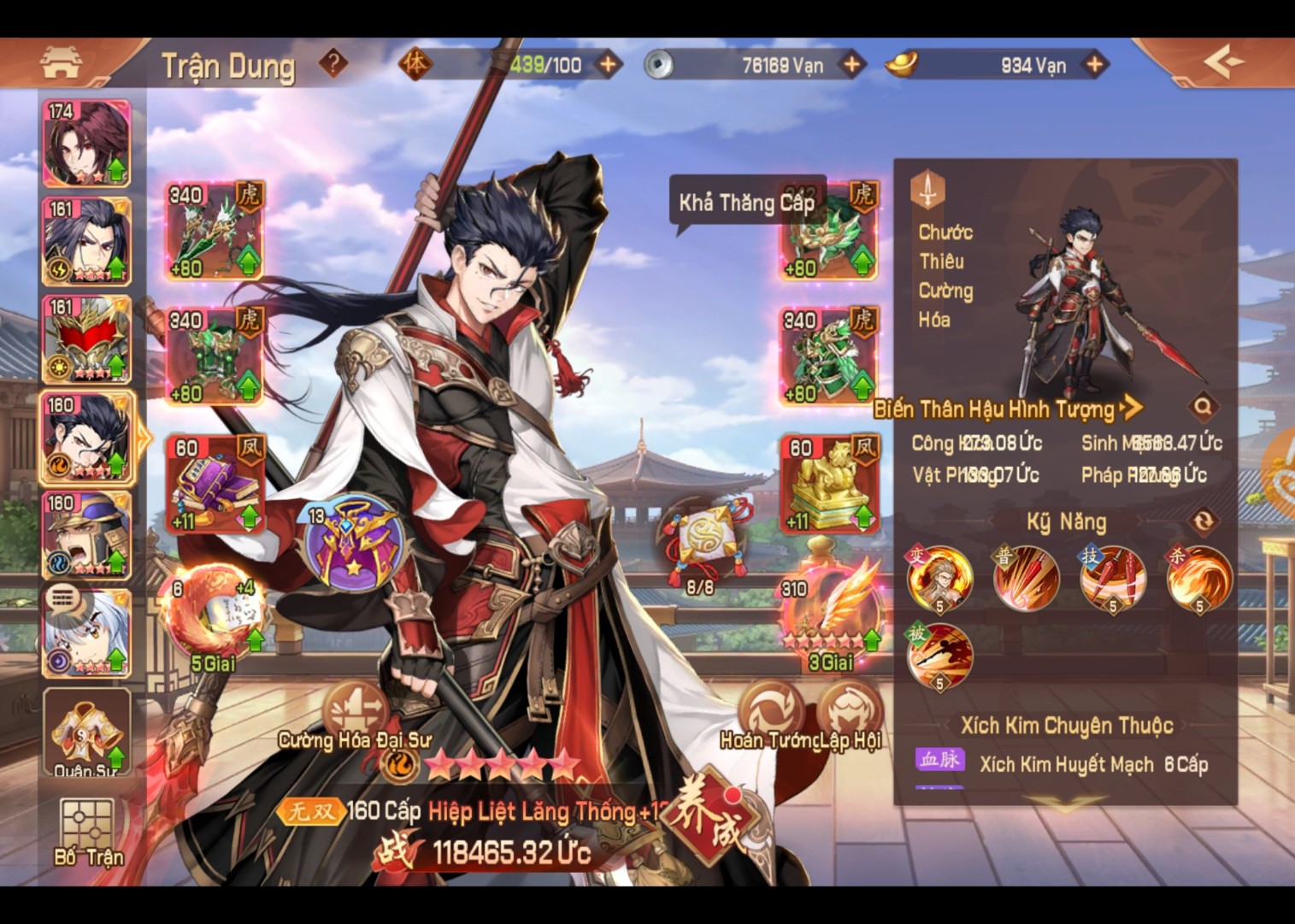Open Biến Thân Hậu Hình Tượng preview
Screen dimensions: 1295x924
(1007, 409)
